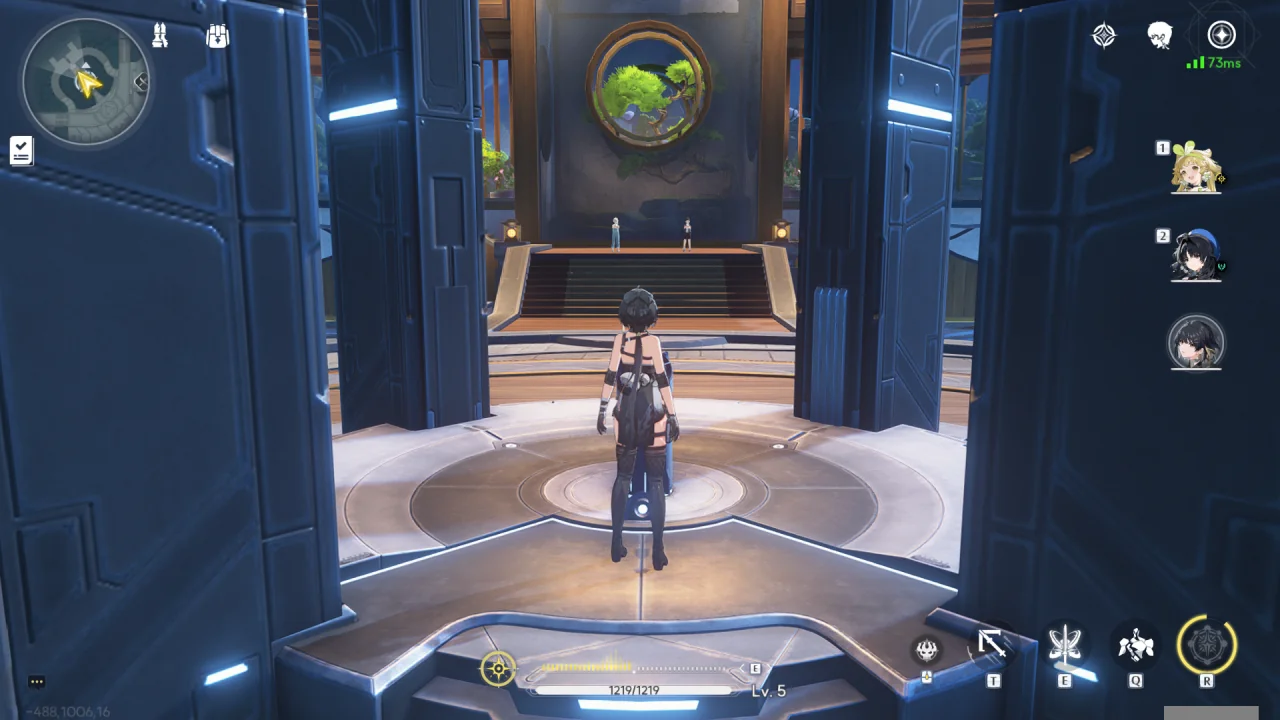The width and height of the screenshot is (1280, 720).
Task: Open the backpack inventory
Action: [217, 37]
